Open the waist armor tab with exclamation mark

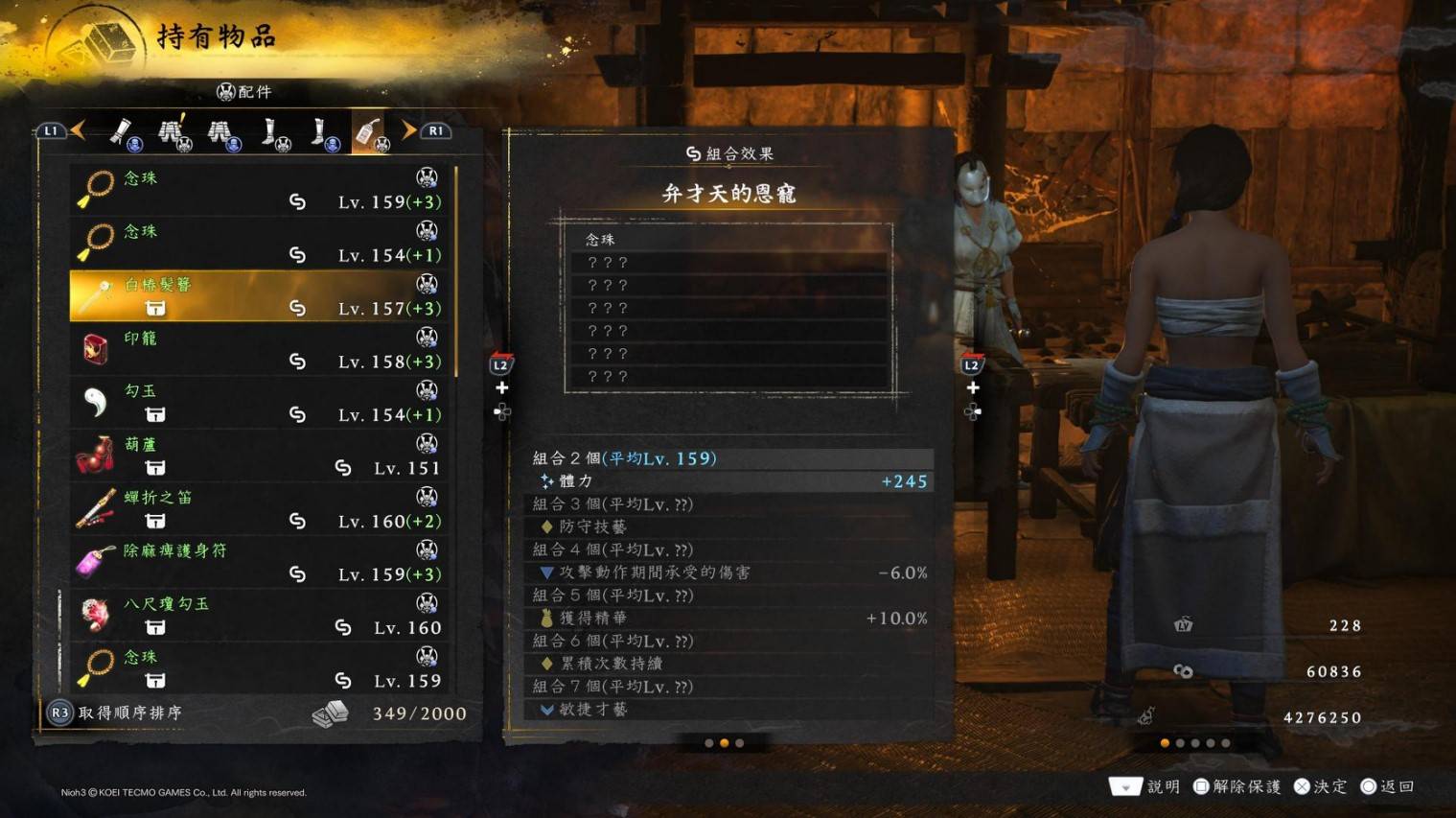click(173, 133)
